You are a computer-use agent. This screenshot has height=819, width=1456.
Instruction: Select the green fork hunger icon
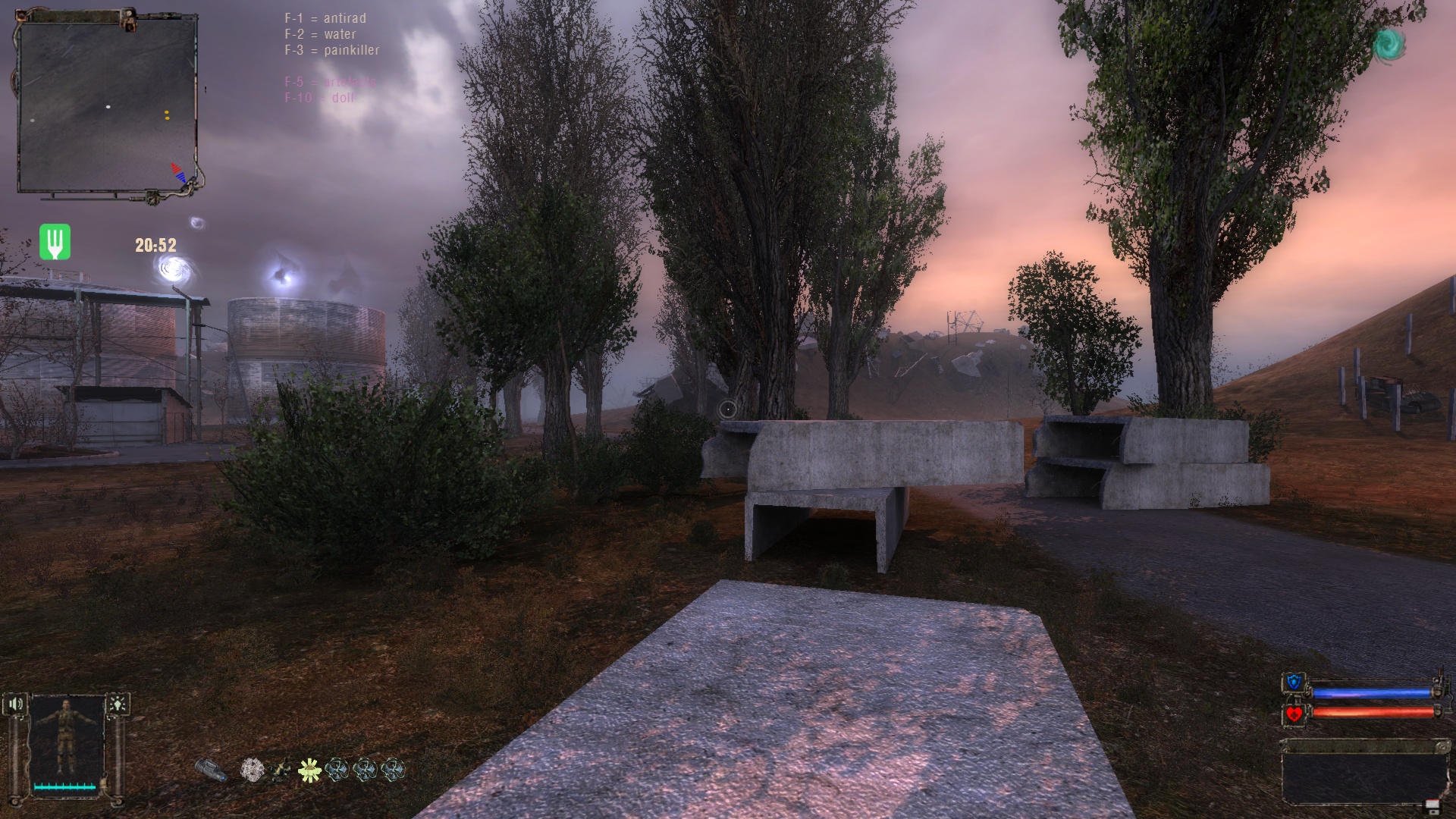pyautogui.click(x=55, y=242)
